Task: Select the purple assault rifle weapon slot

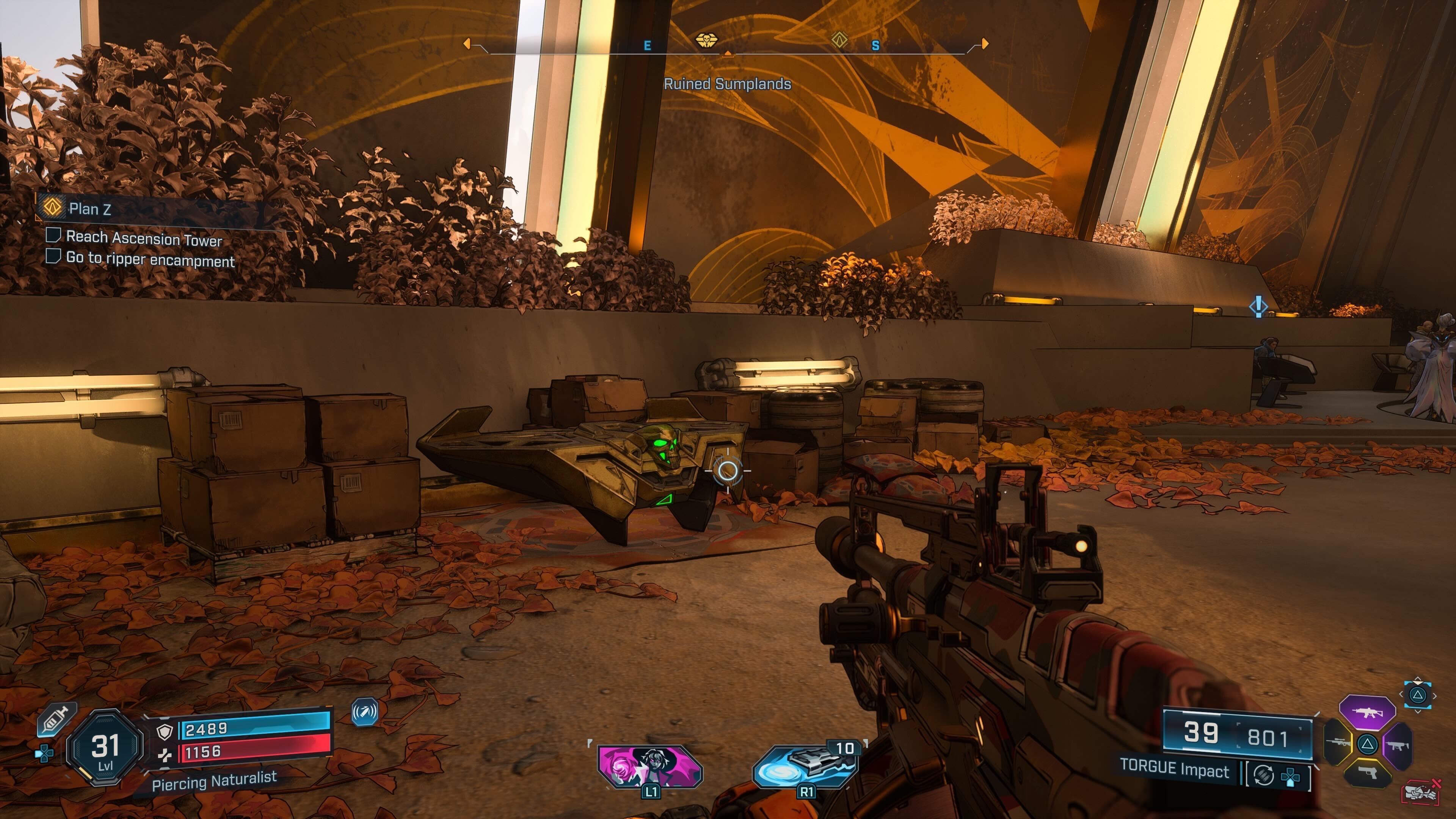Action: (x=1367, y=713)
